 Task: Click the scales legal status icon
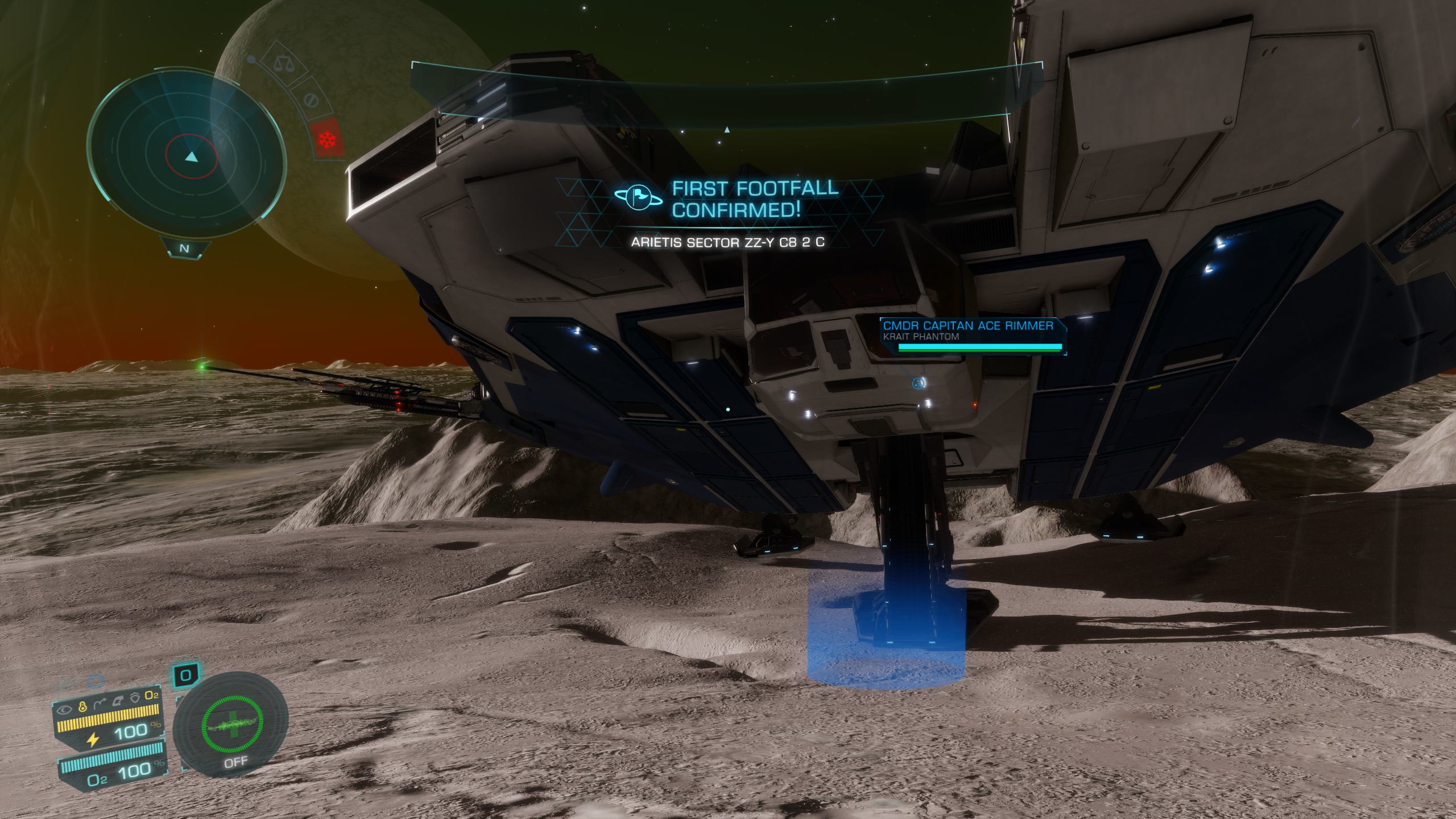pos(280,62)
